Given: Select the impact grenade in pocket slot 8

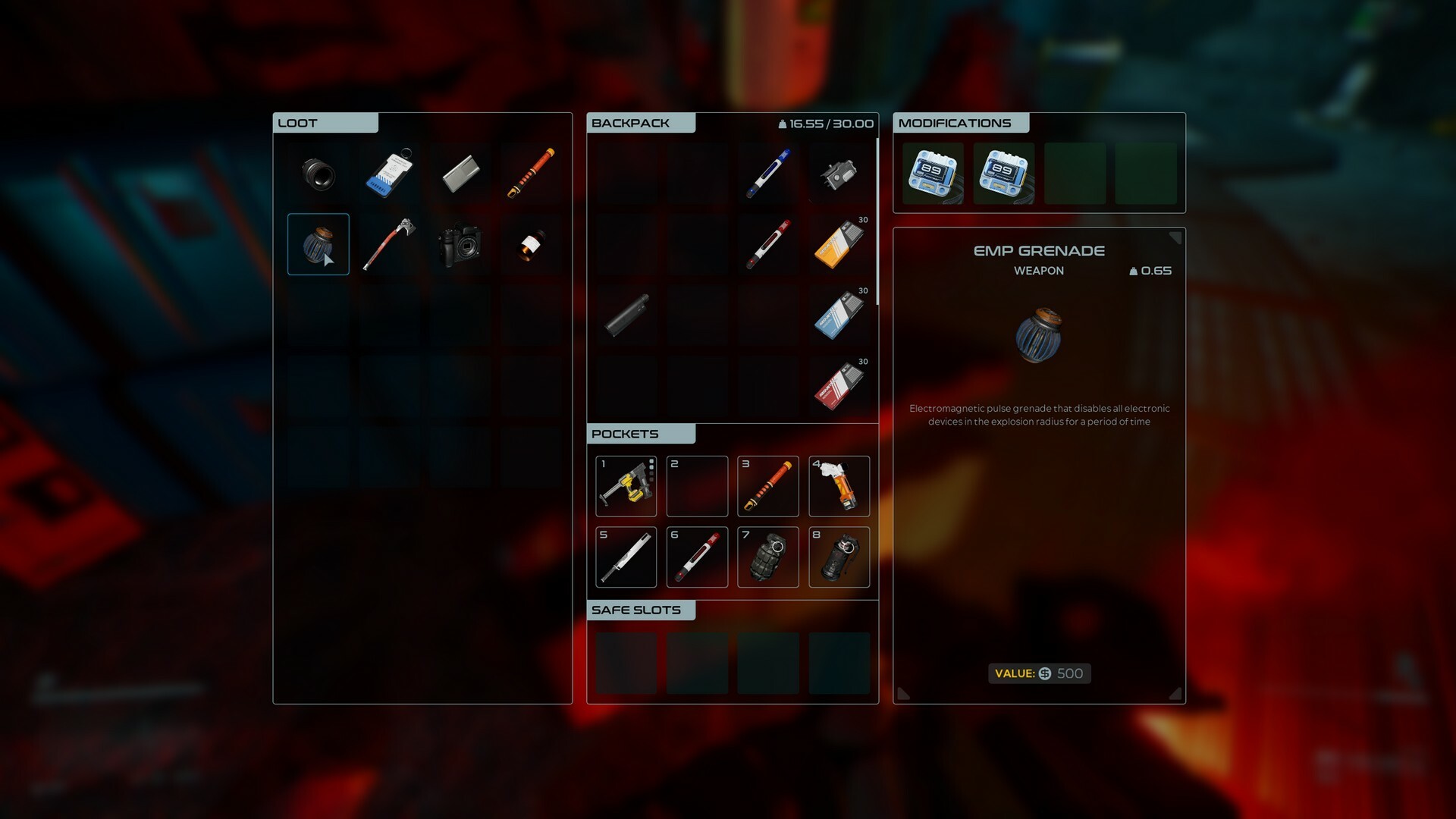Looking at the screenshot, I should click(839, 557).
